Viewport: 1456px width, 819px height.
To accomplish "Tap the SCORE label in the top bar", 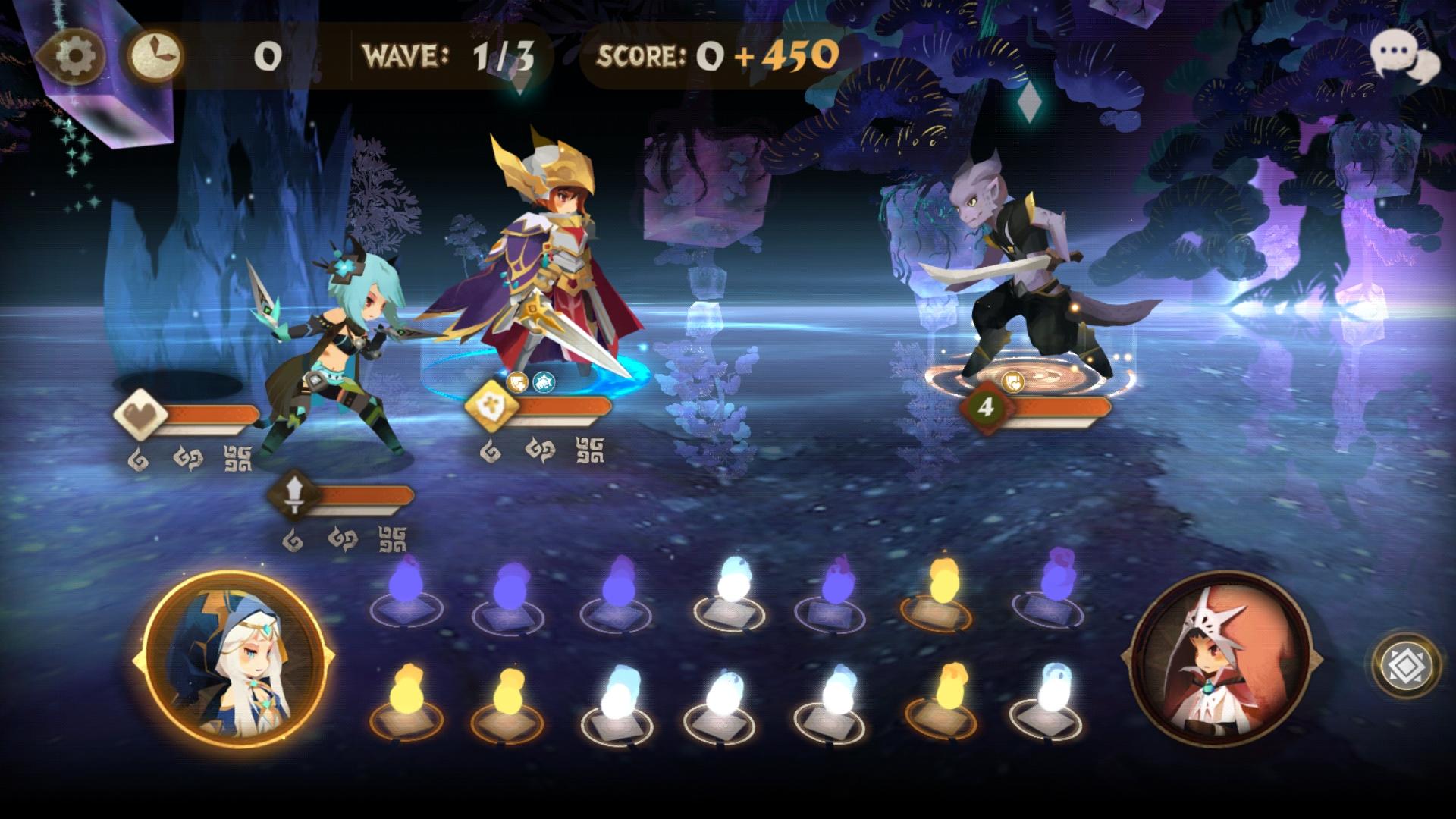I will (x=641, y=55).
